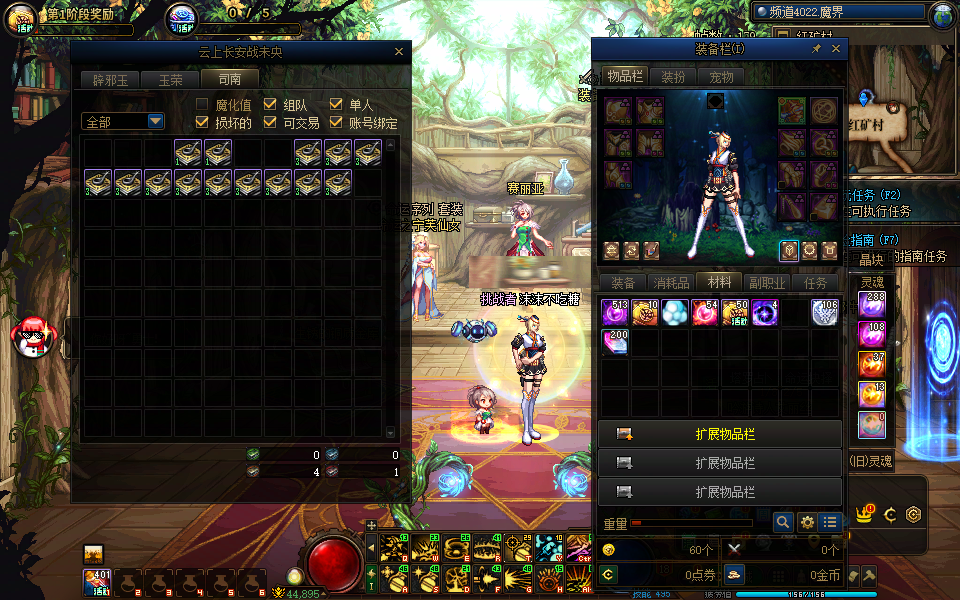Select the purple orb material stack of 513
960x600 pixels.
pos(614,312)
